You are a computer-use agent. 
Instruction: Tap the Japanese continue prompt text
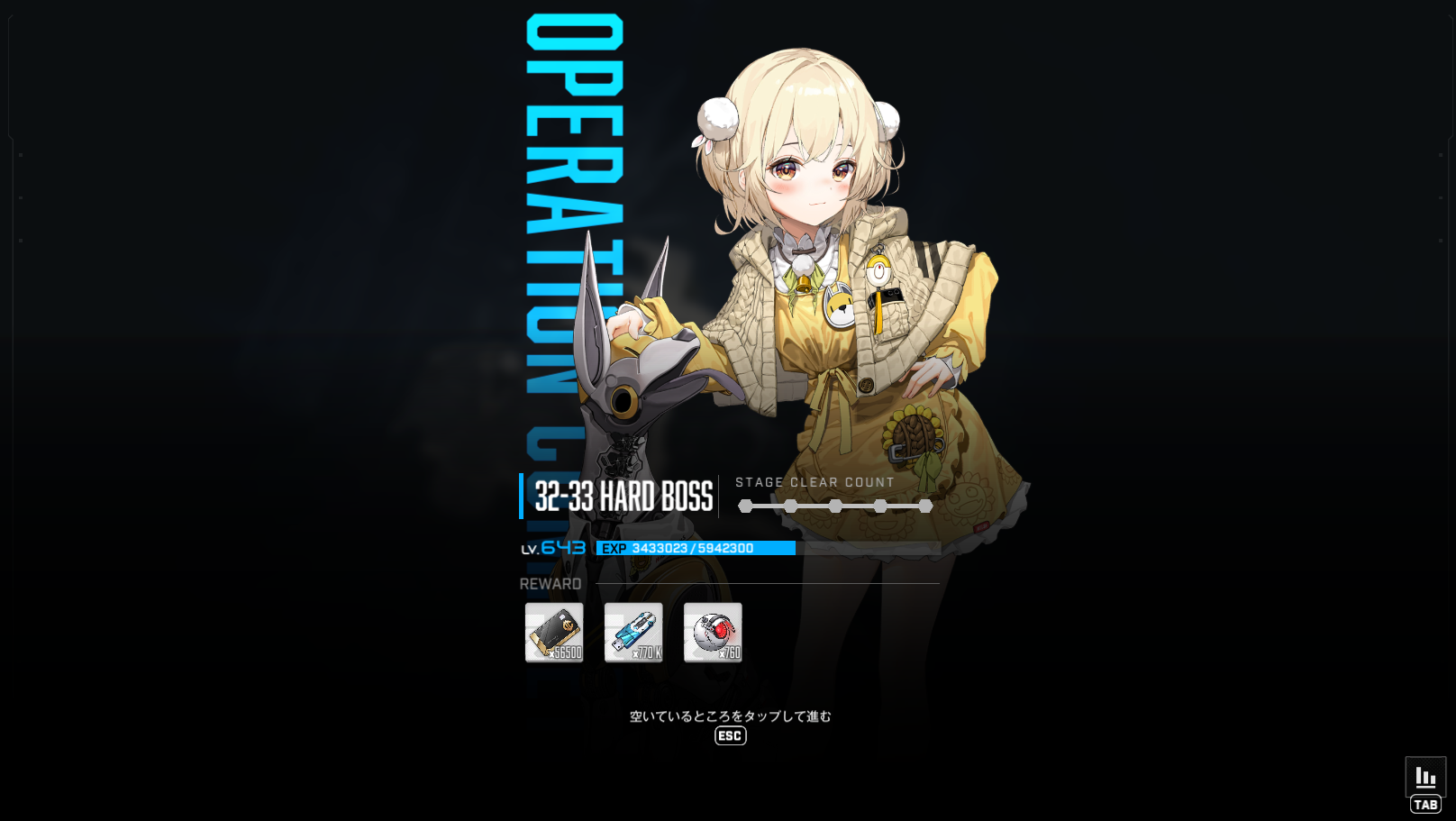pos(730,716)
